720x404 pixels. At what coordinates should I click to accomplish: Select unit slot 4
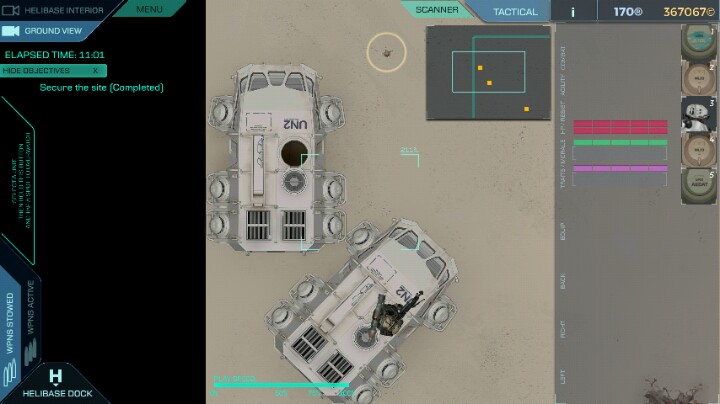click(699, 150)
